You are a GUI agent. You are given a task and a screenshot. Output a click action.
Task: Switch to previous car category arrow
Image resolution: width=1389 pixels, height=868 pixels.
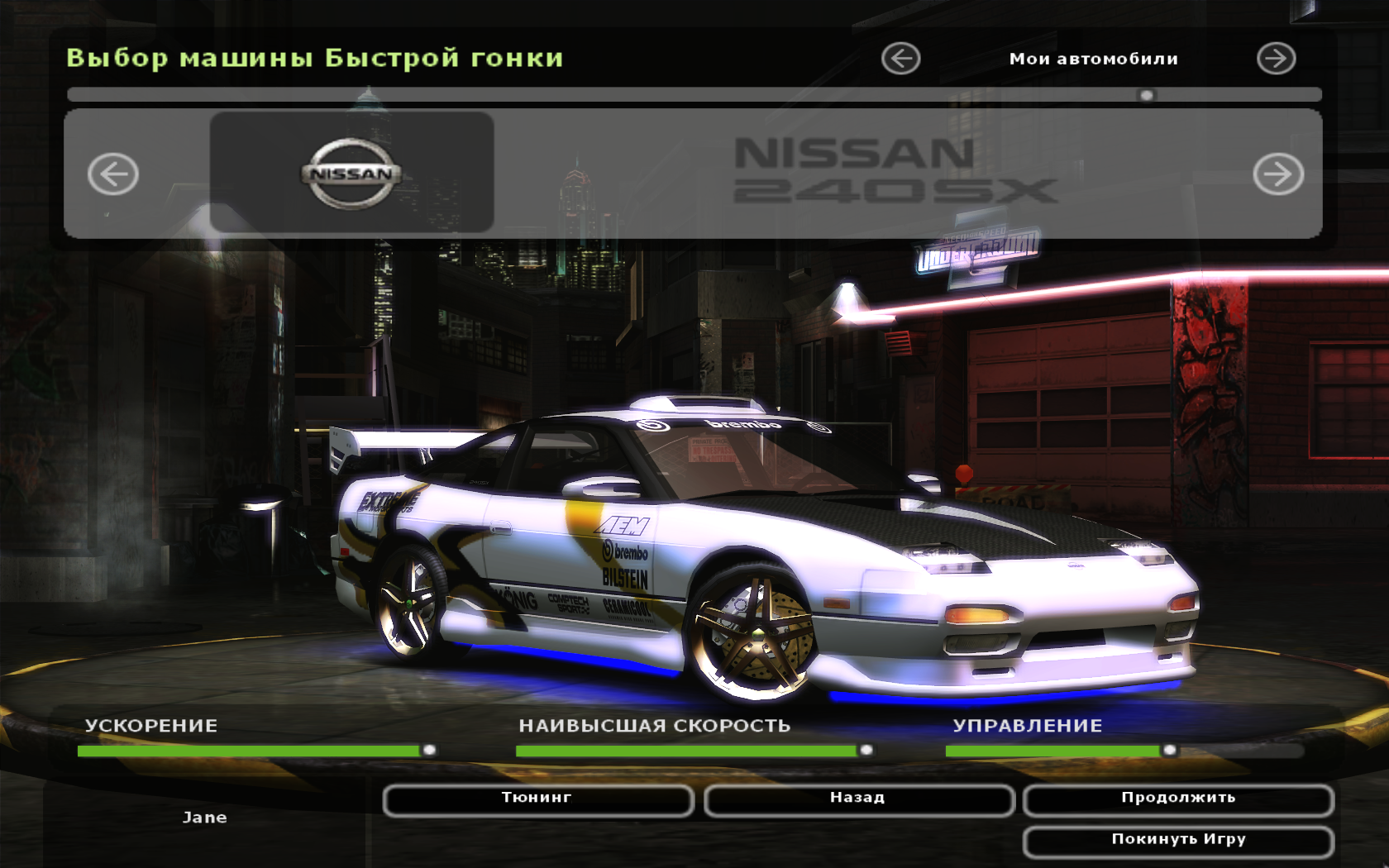point(900,59)
